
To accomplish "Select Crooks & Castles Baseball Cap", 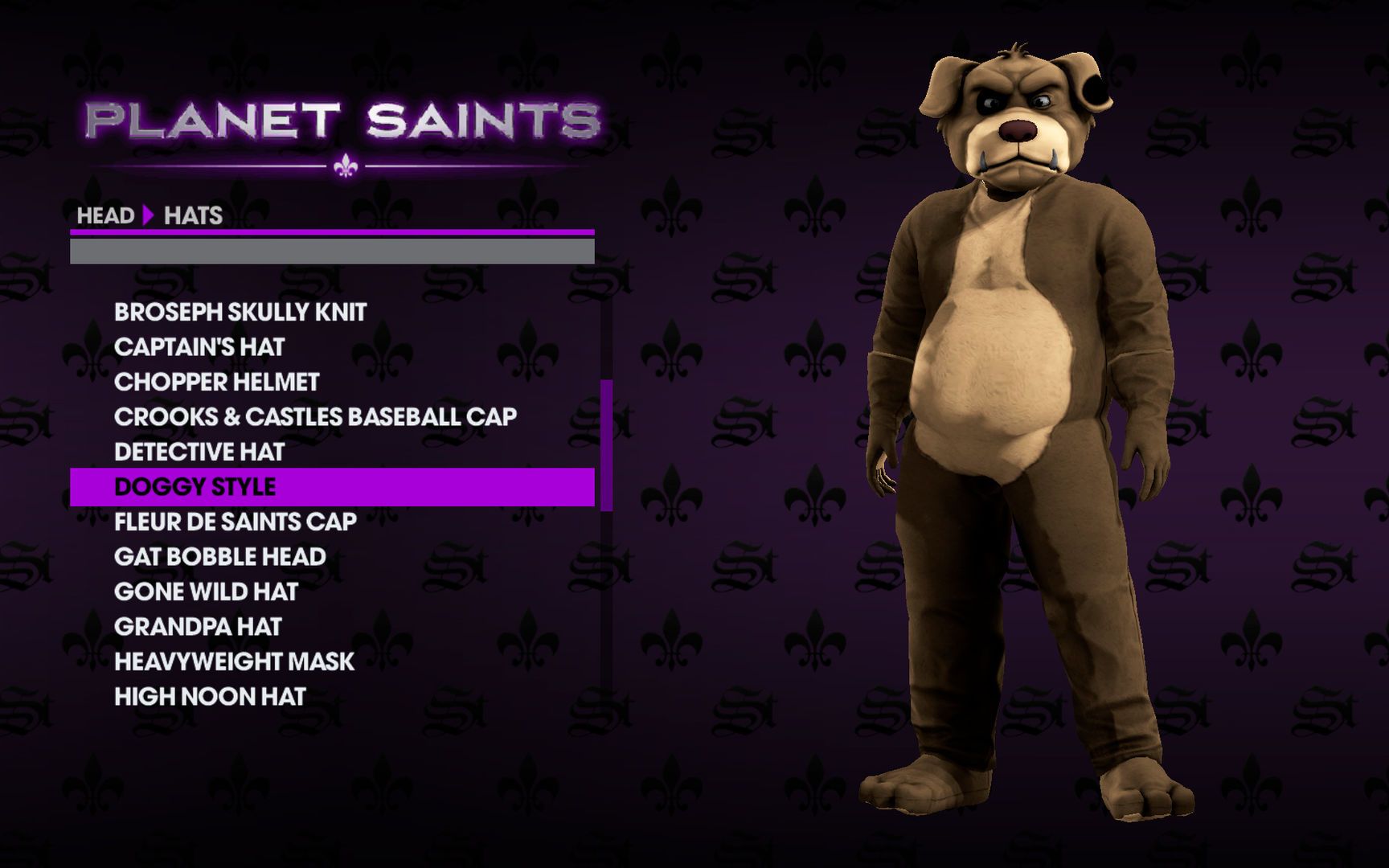I will click(315, 416).
